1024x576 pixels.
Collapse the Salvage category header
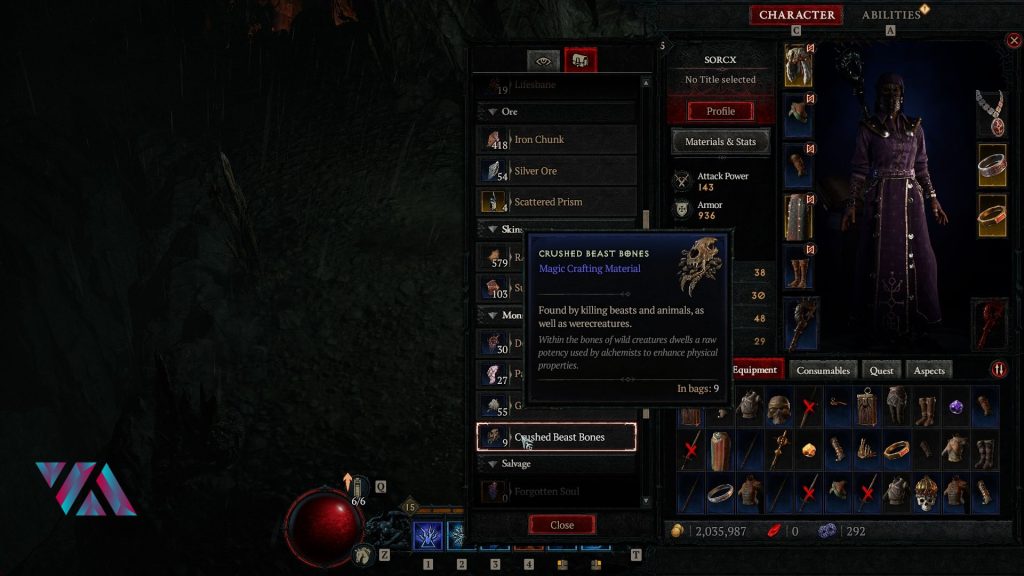click(516, 464)
